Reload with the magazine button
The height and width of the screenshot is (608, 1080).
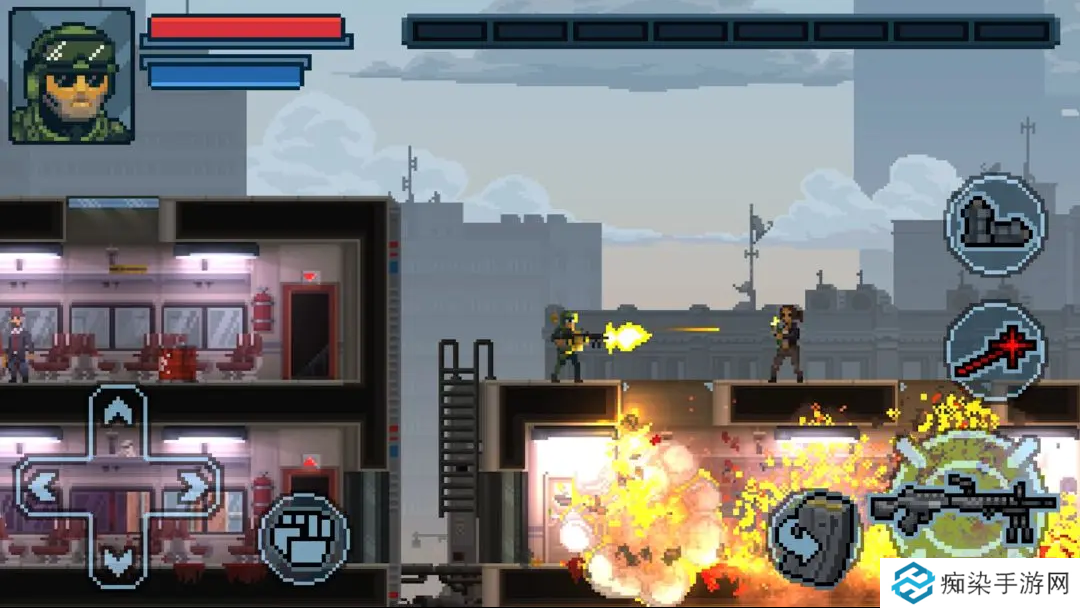[815, 538]
